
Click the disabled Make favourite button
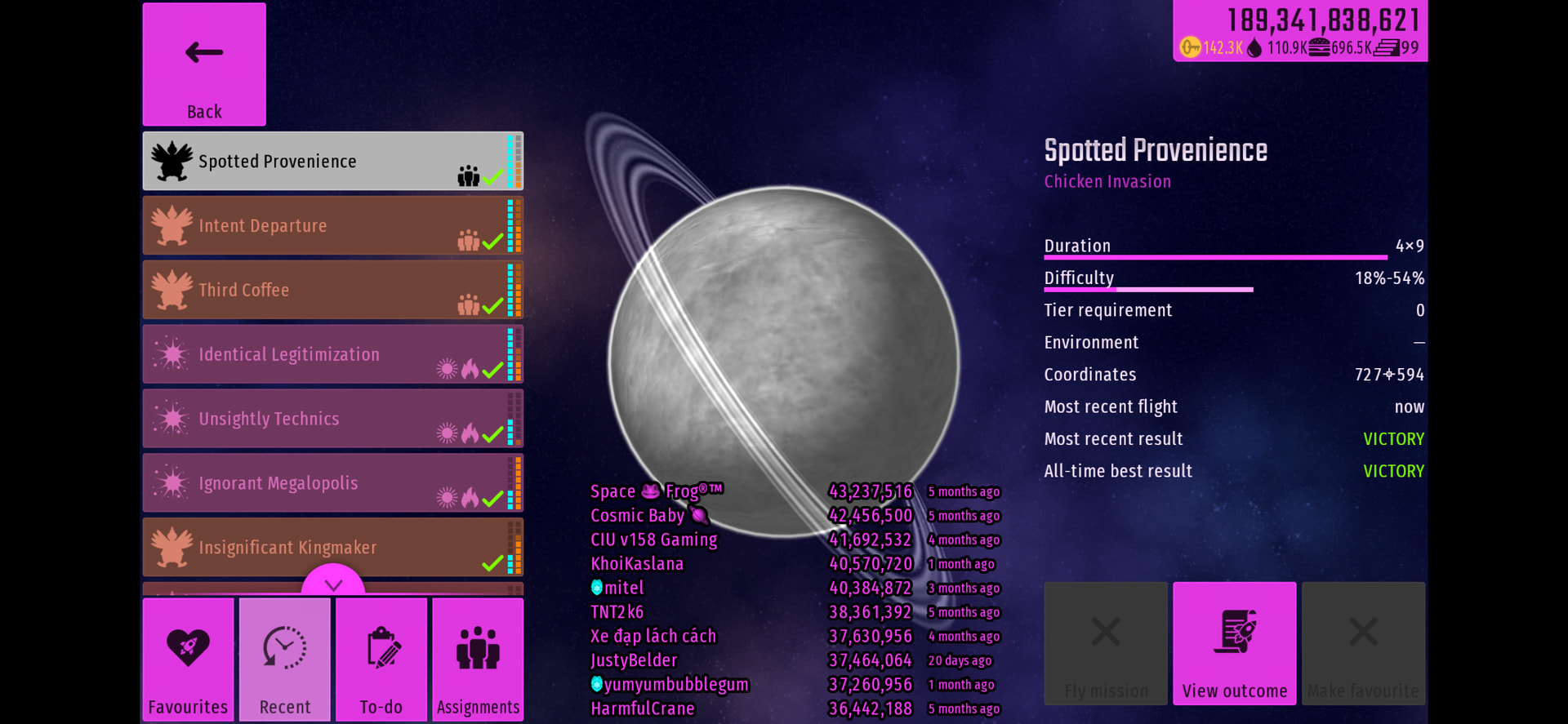tap(1363, 643)
